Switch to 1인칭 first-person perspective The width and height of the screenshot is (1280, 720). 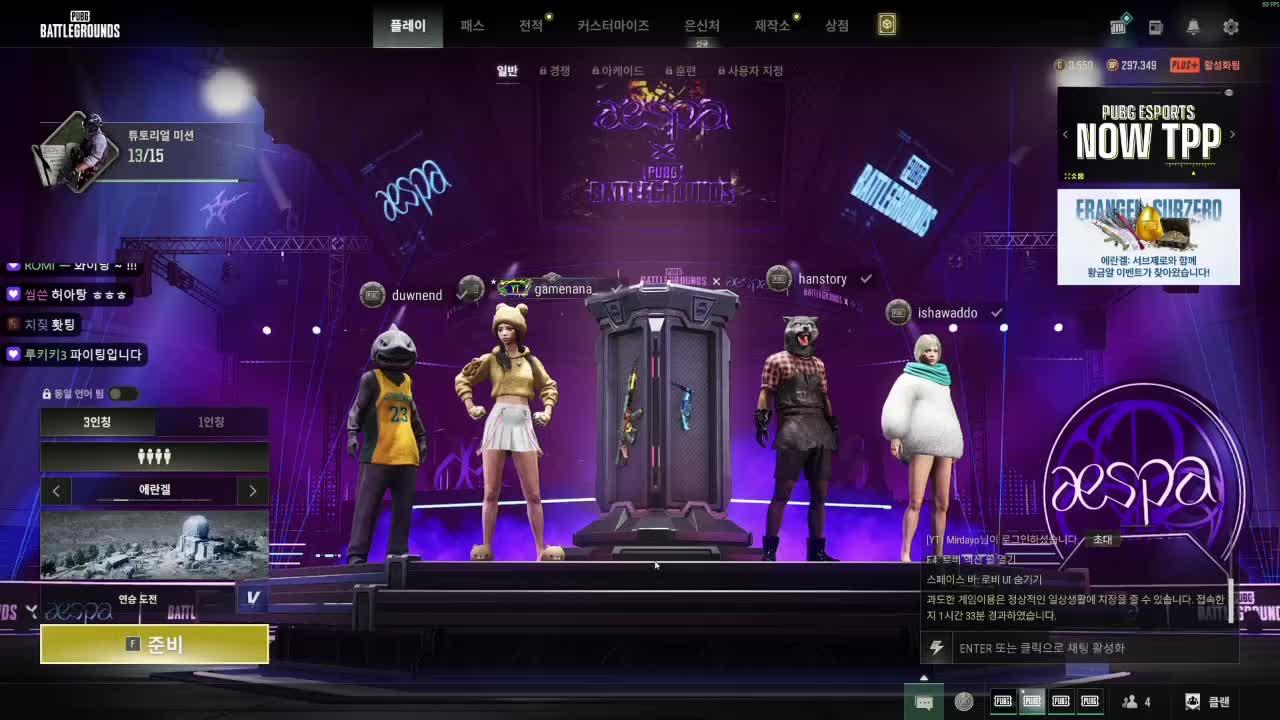(210, 422)
